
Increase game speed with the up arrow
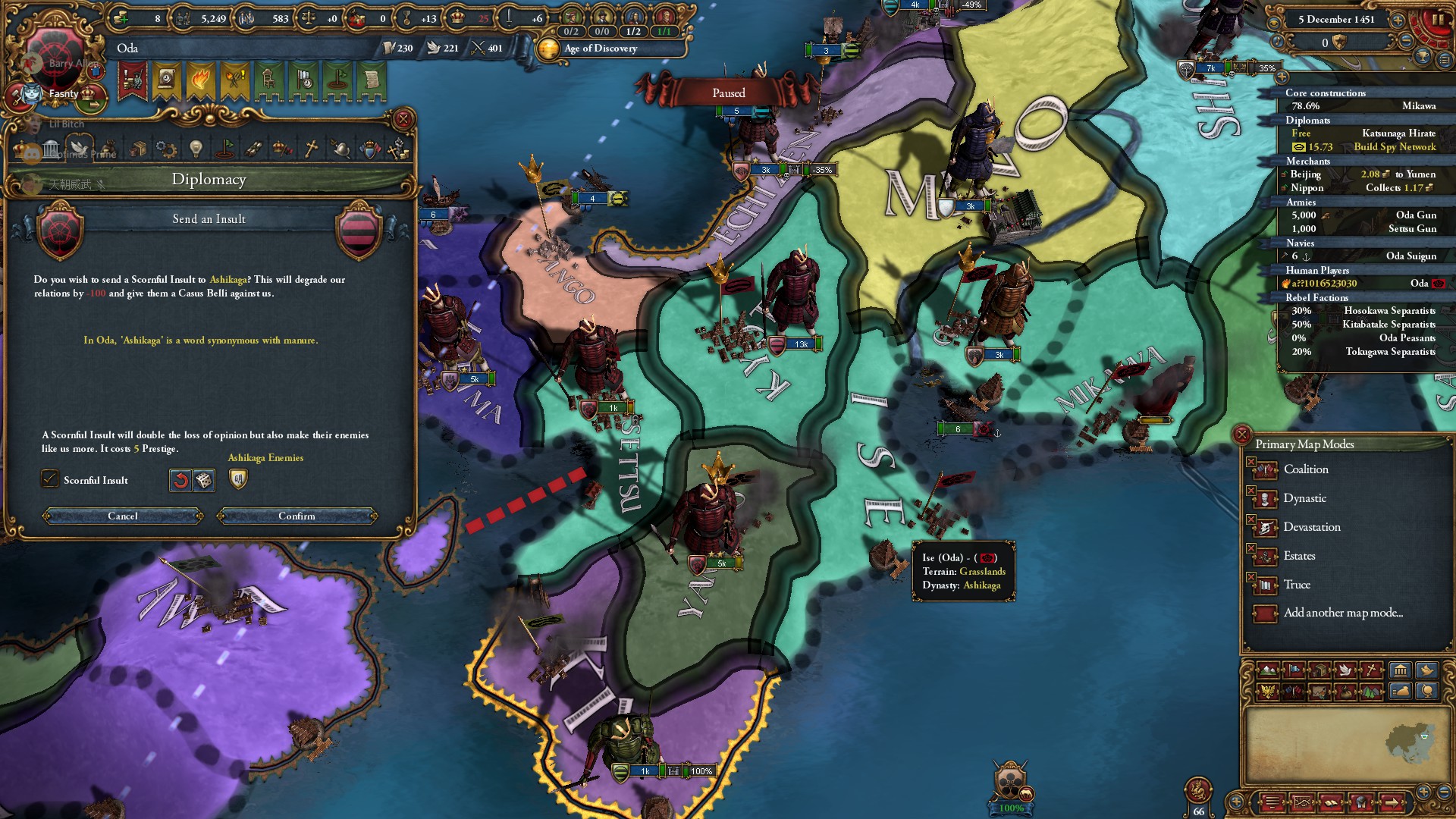pos(1397,21)
